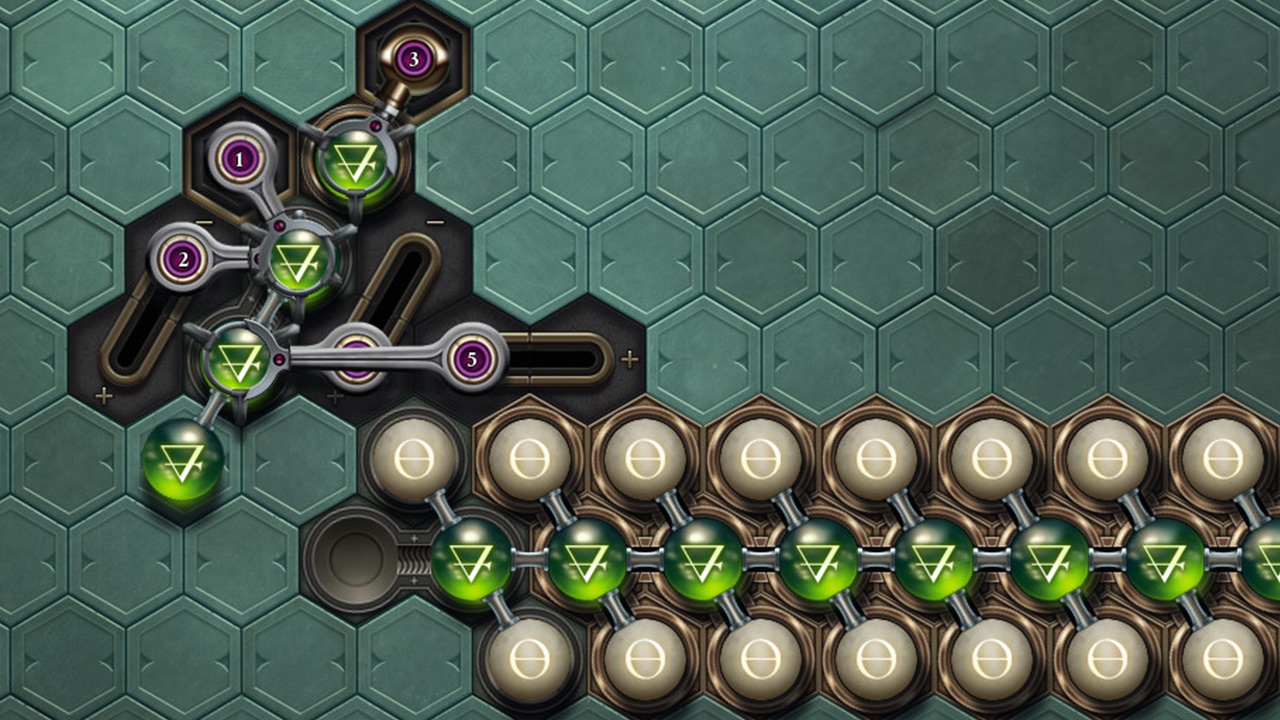Screen dimensions: 1280x720
Task: Select arm number 2 base
Action: [183, 260]
